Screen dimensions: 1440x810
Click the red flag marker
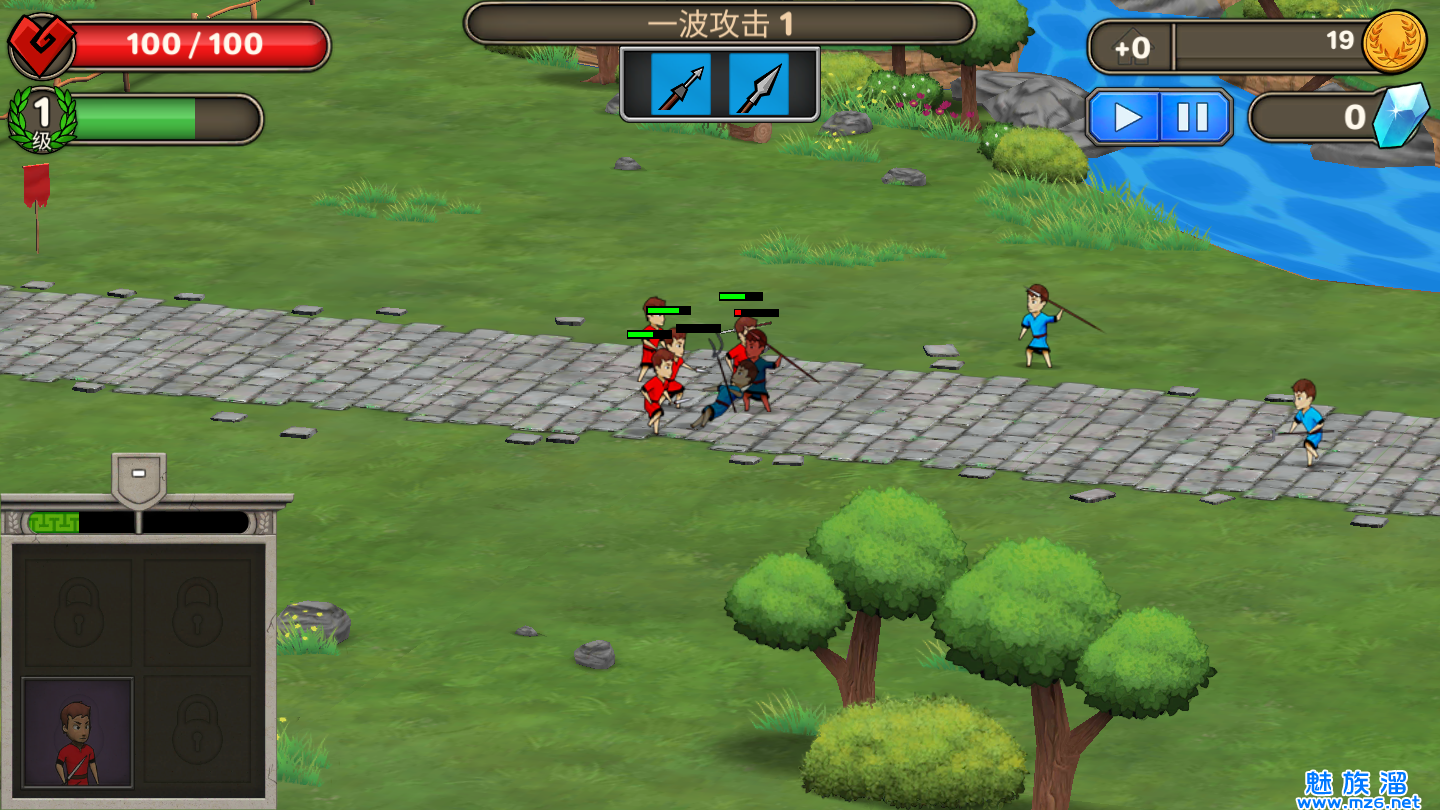(37, 188)
